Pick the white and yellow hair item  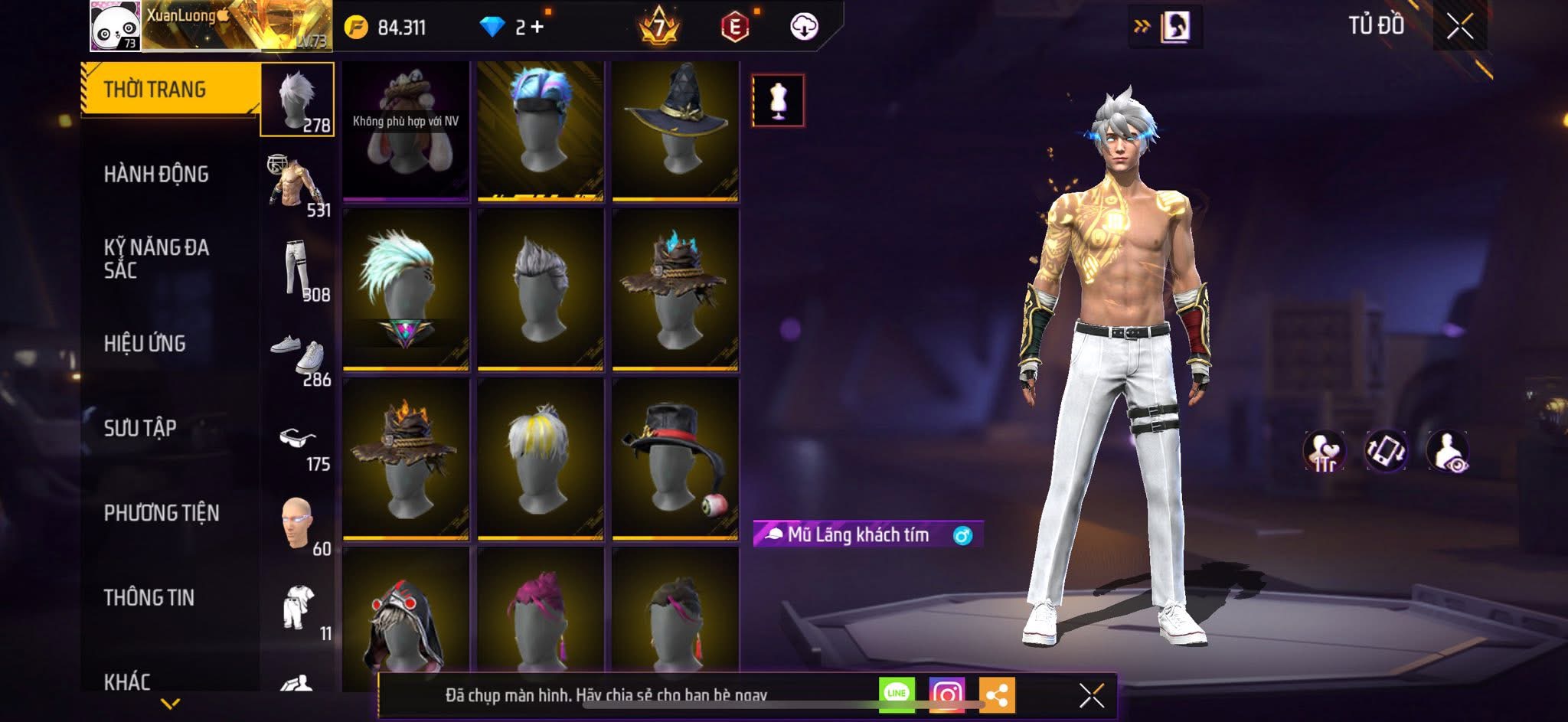tap(541, 458)
